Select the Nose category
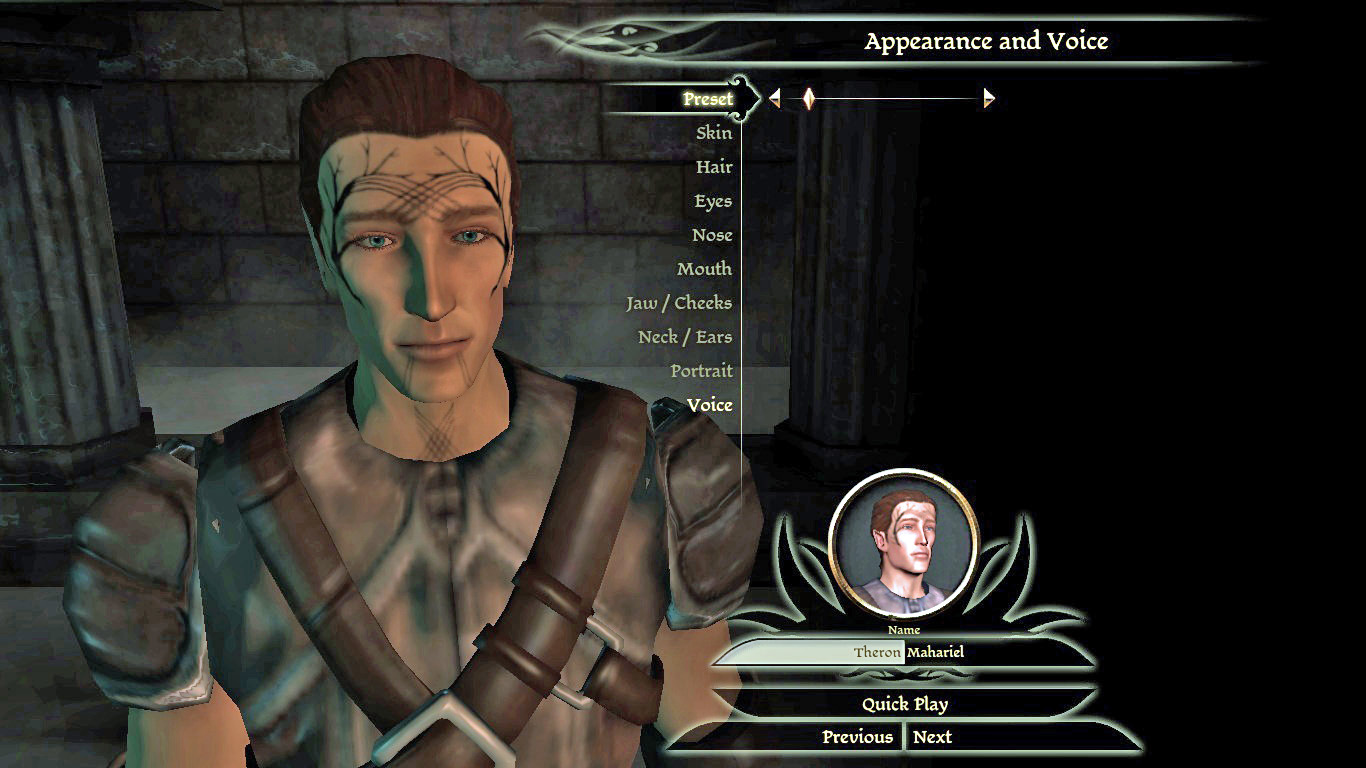Viewport: 1366px width, 768px height. (x=712, y=235)
